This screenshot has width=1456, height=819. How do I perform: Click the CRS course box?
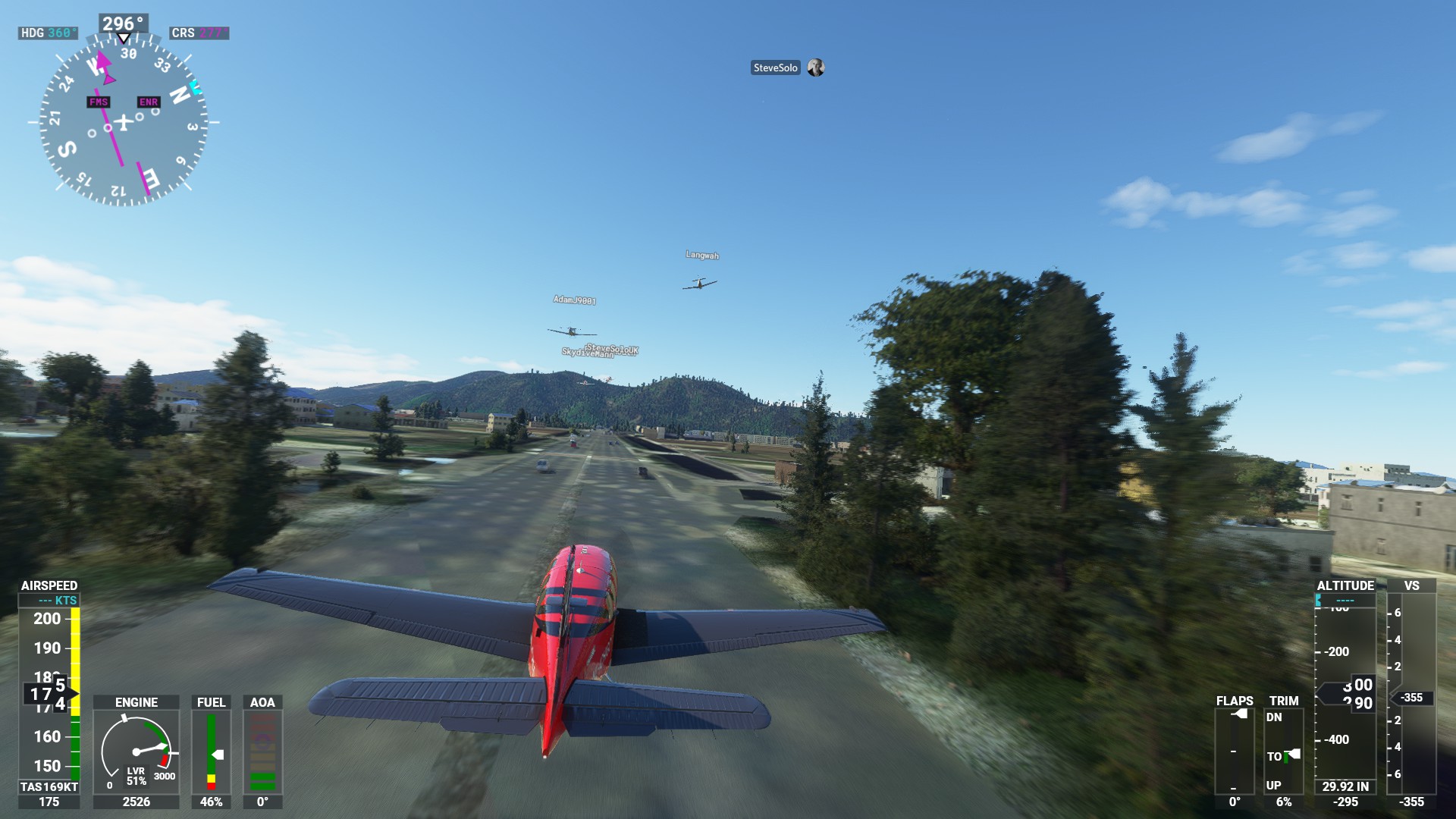199,33
